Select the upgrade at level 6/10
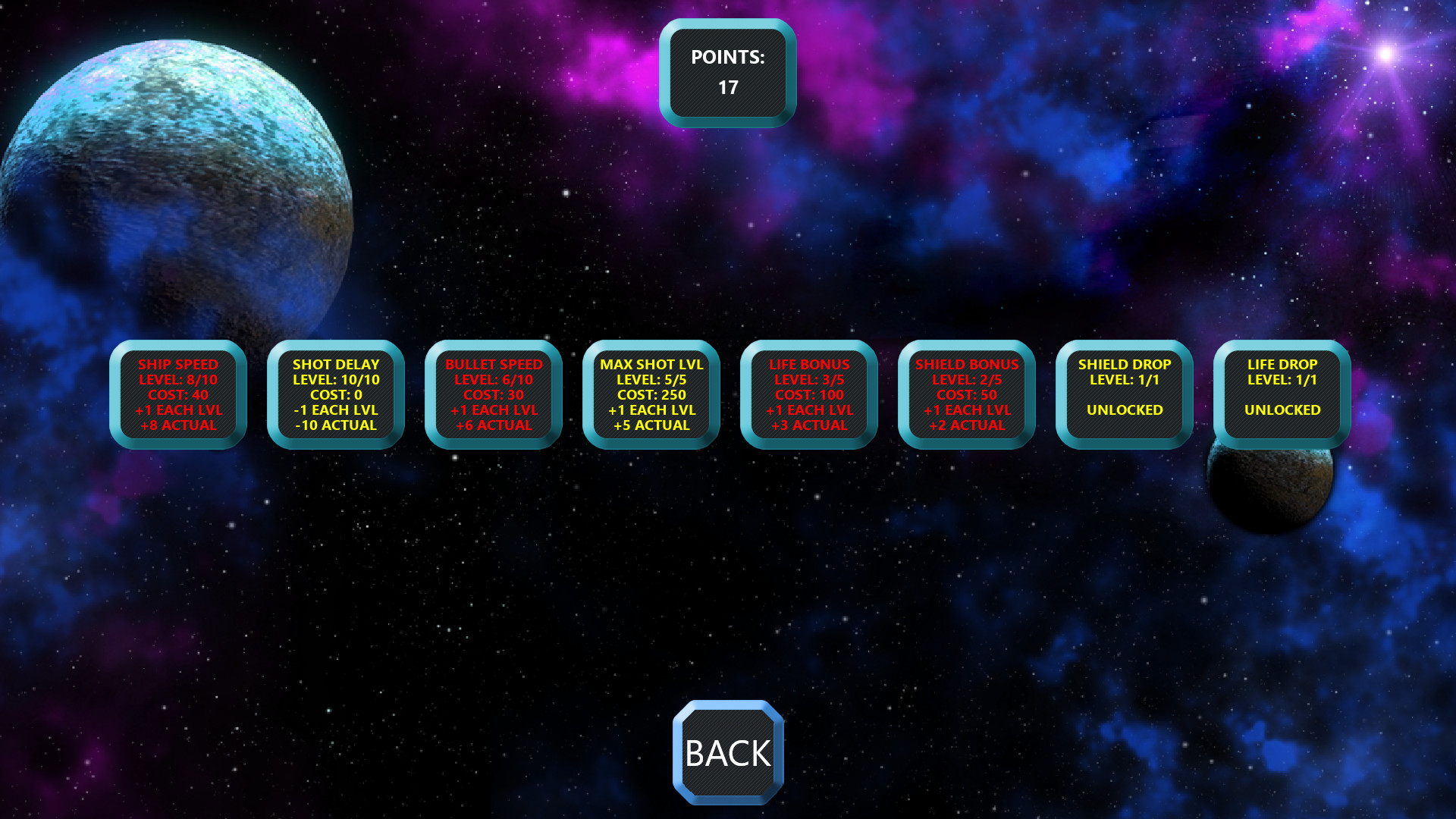This screenshot has height=819, width=1456. point(493,394)
